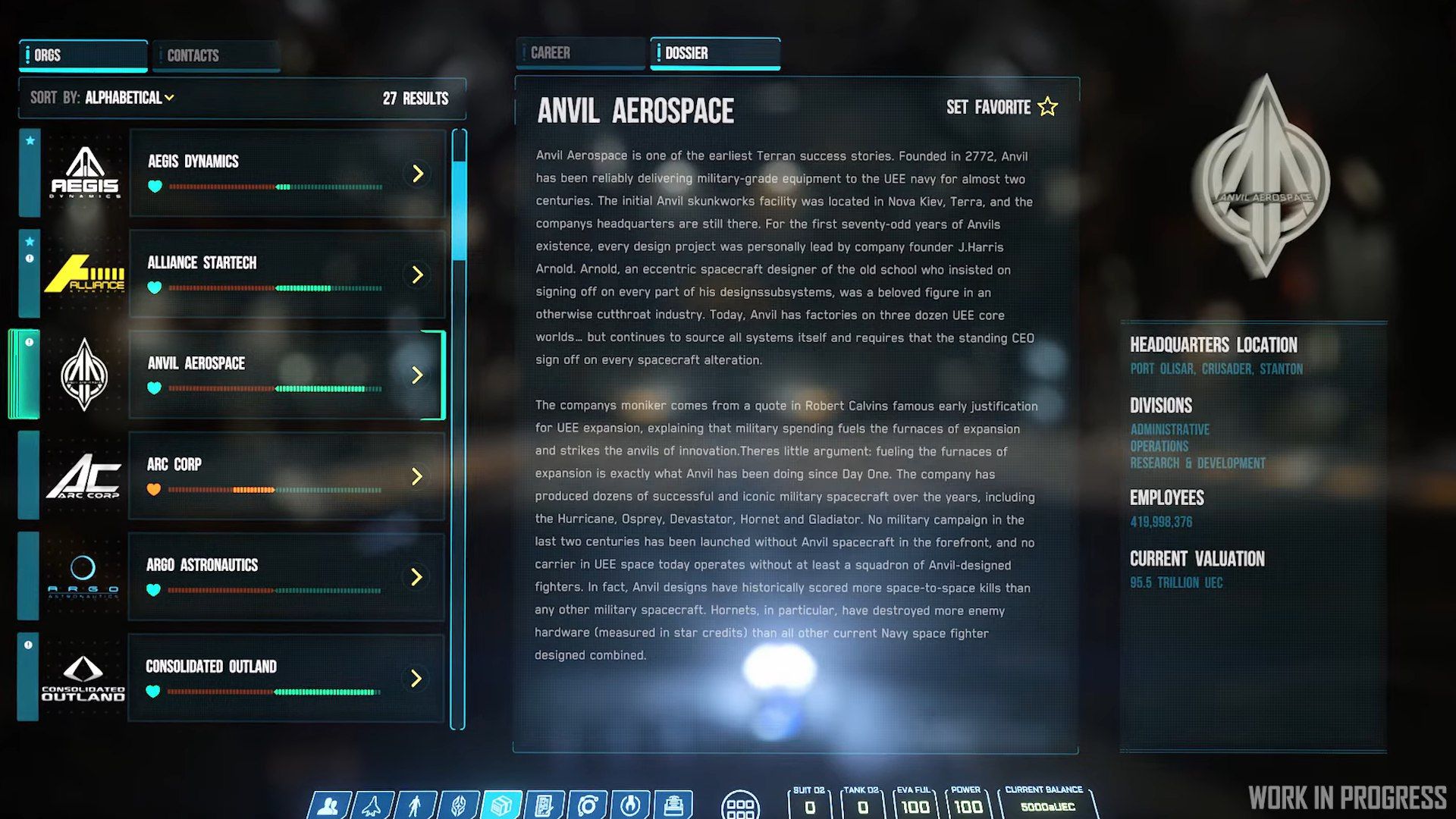
Task: Select Arc Corp from the list
Action: pyautogui.click(x=287, y=476)
